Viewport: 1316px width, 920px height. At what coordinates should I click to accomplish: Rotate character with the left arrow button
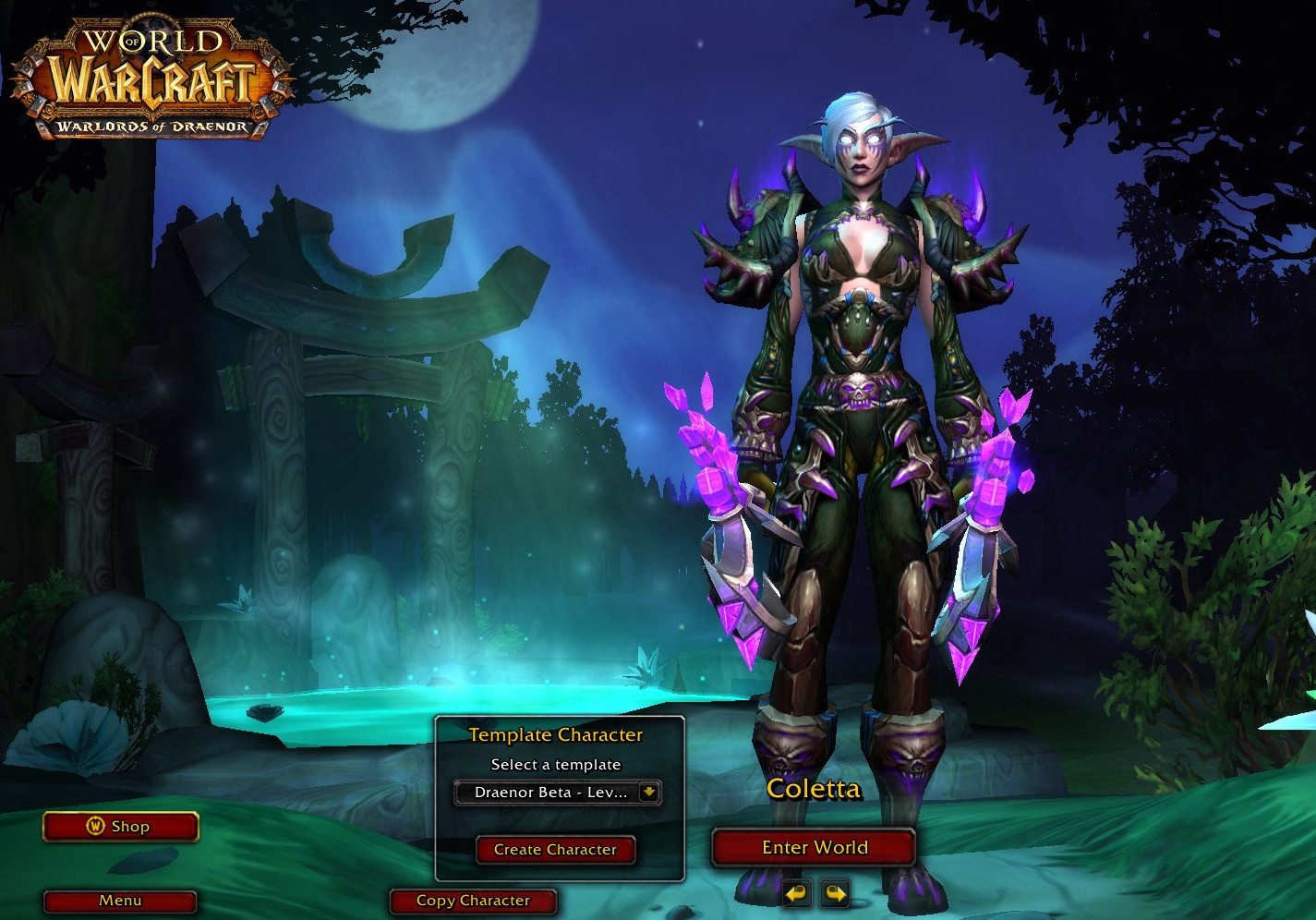coord(796,893)
